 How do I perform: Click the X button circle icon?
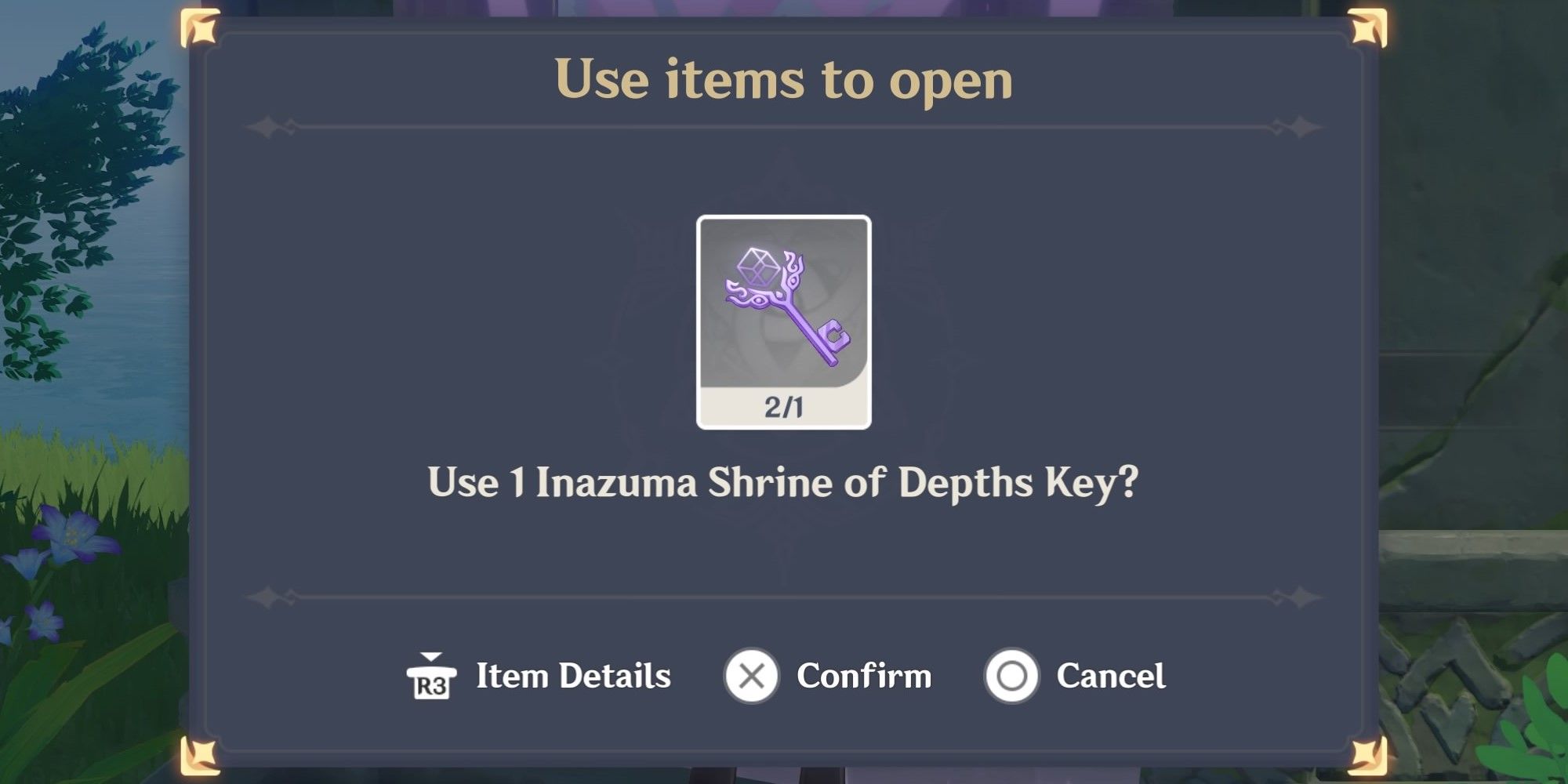click(x=750, y=676)
